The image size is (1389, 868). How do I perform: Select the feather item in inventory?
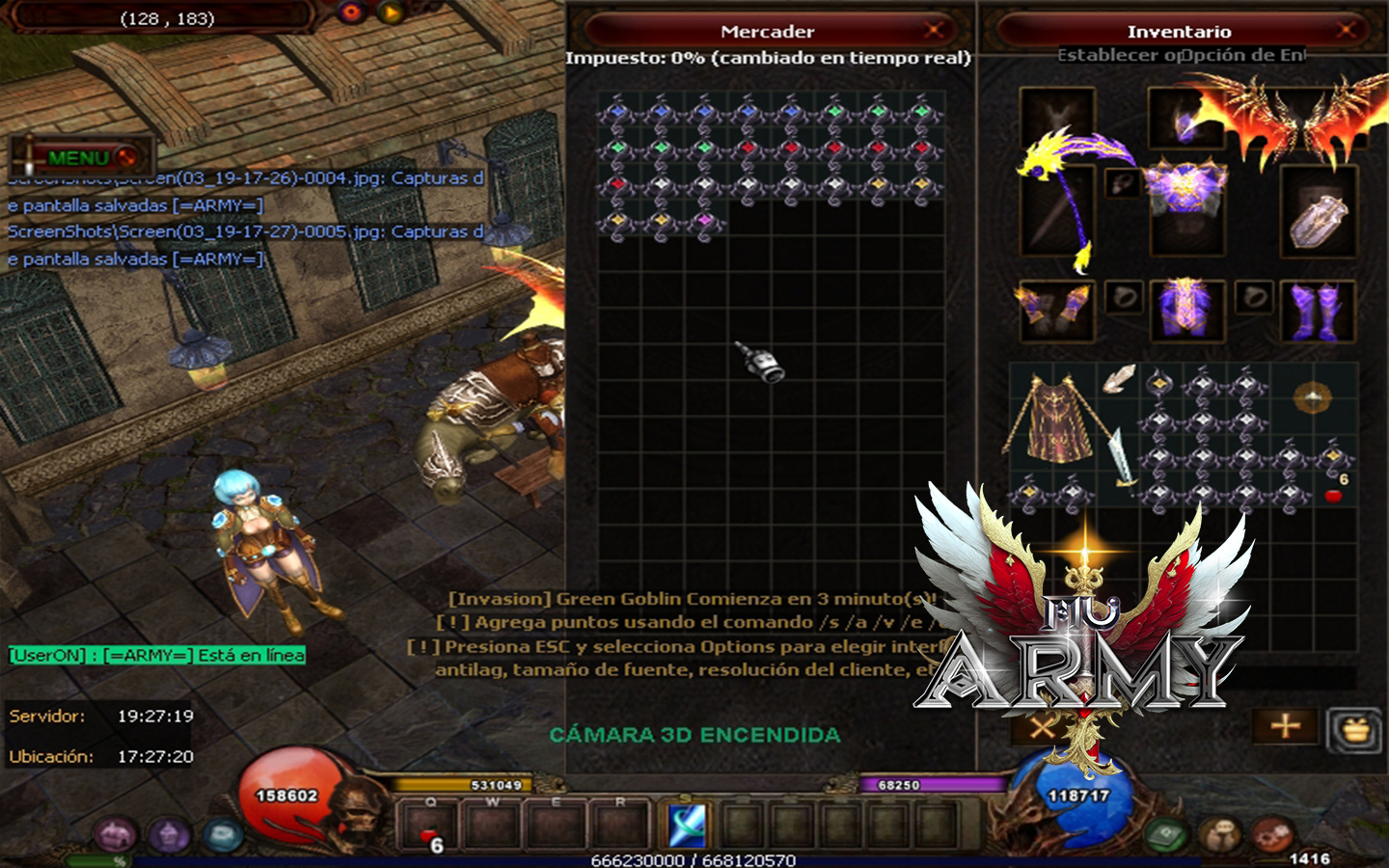click(1119, 378)
